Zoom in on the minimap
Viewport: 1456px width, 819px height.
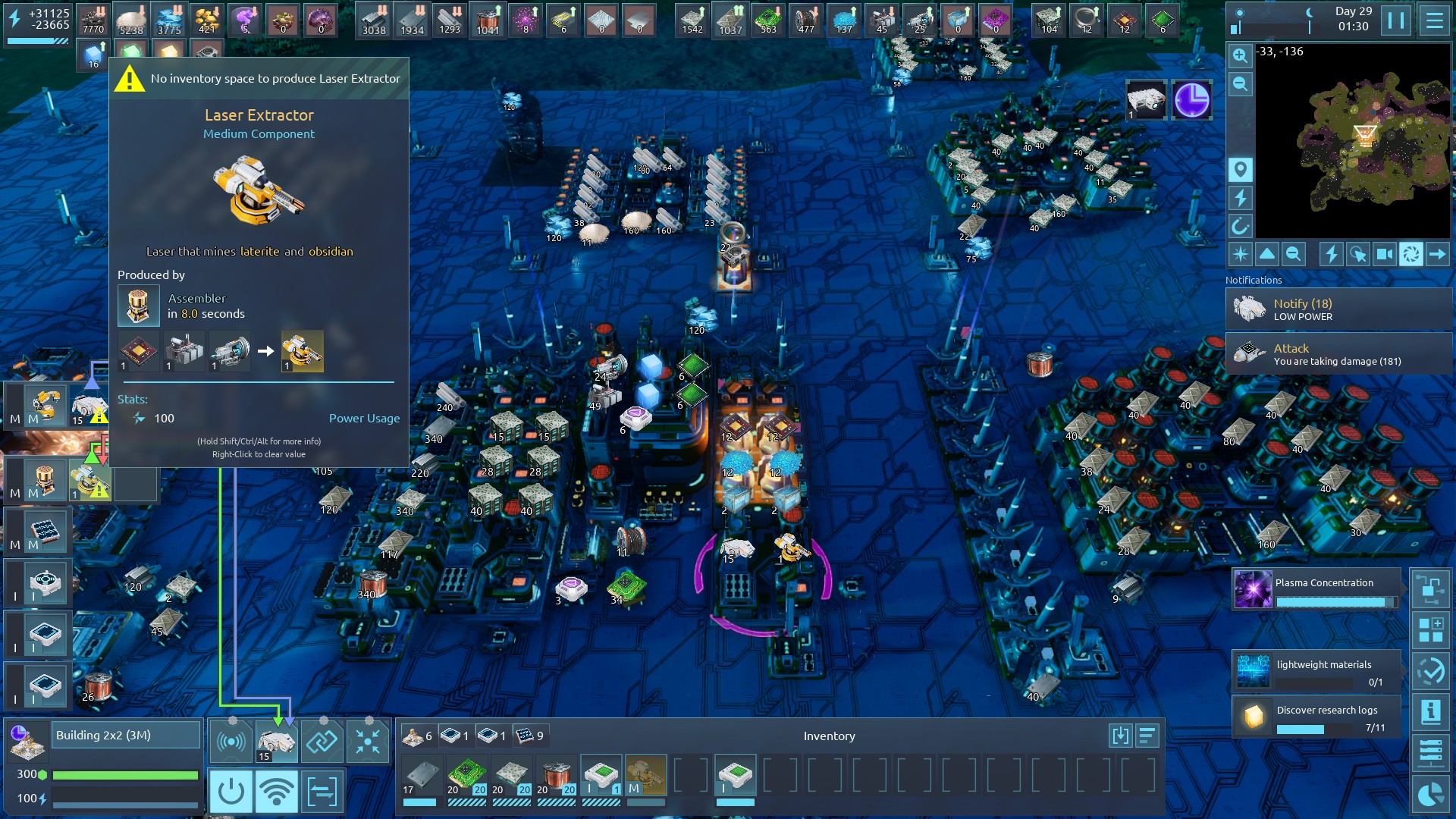[x=1240, y=55]
